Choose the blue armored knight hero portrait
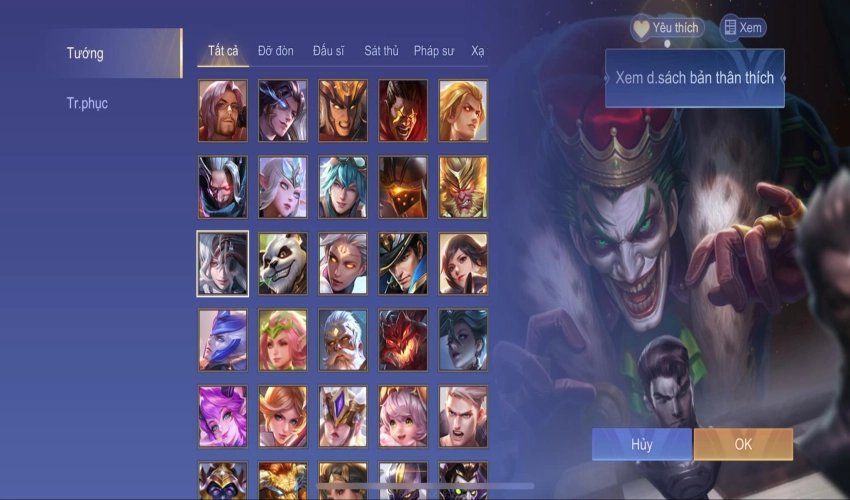Screen dimensions: 850x500 [x=223, y=340]
